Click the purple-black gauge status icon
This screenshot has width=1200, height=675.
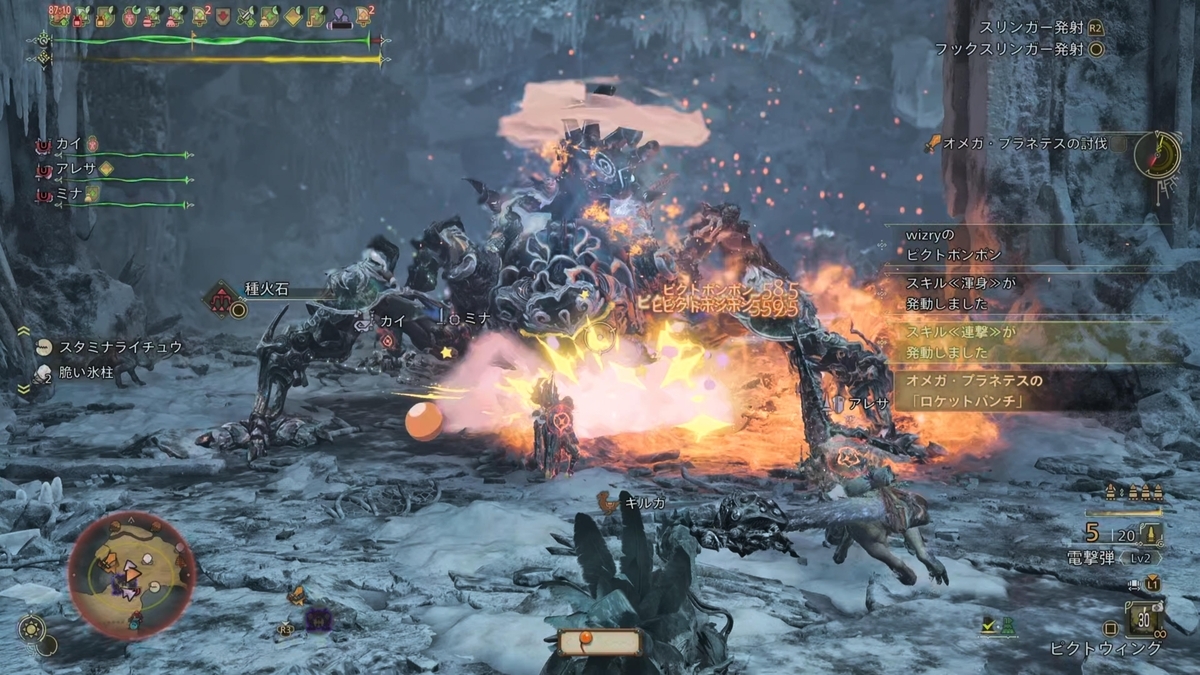342,17
